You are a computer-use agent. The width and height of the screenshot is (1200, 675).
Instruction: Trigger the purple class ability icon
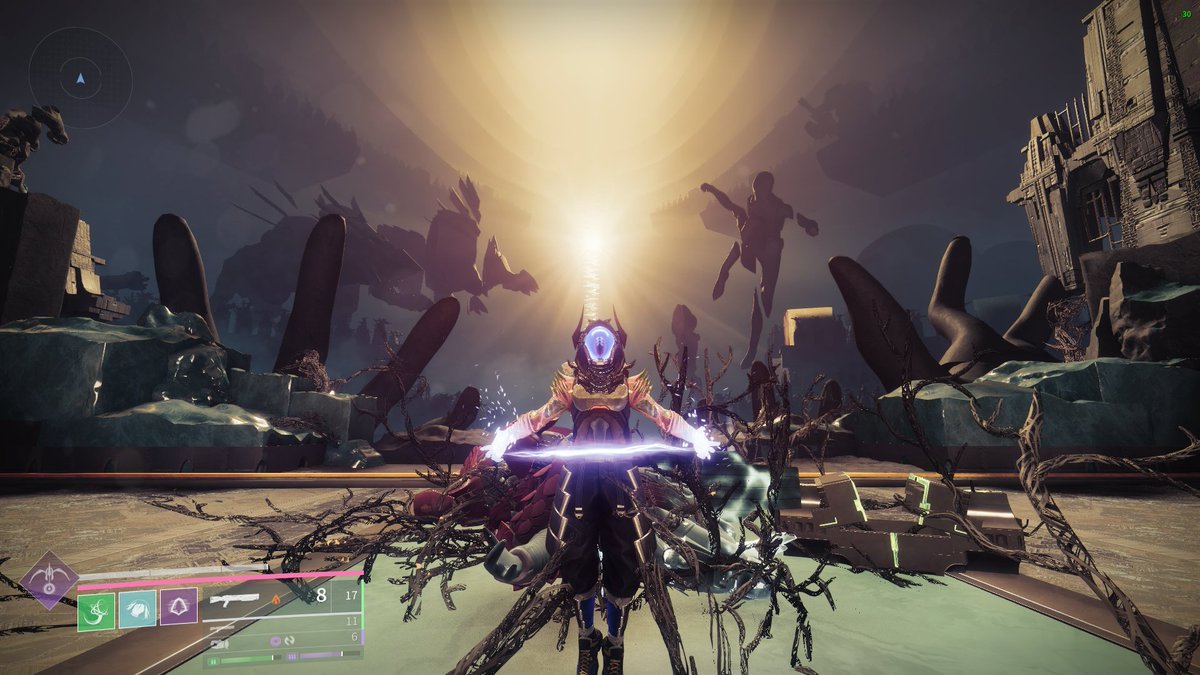[178, 607]
